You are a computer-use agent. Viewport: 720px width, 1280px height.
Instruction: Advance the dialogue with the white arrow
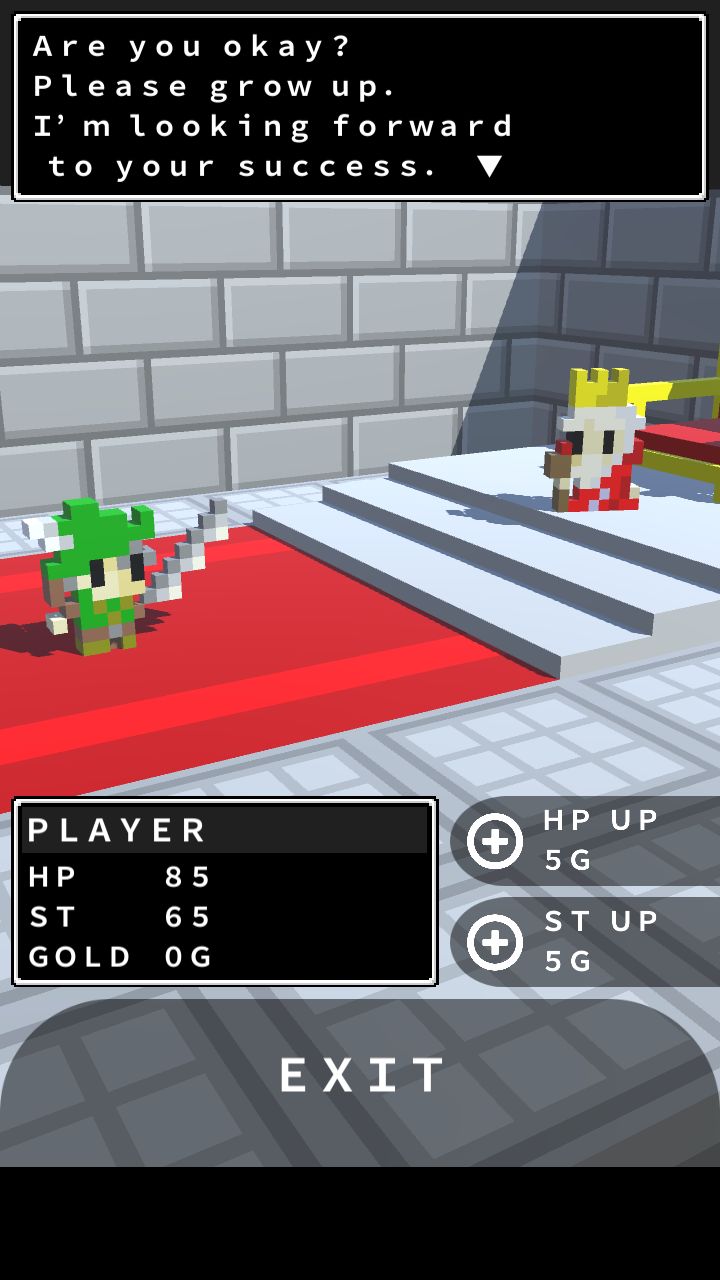tap(489, 166)
